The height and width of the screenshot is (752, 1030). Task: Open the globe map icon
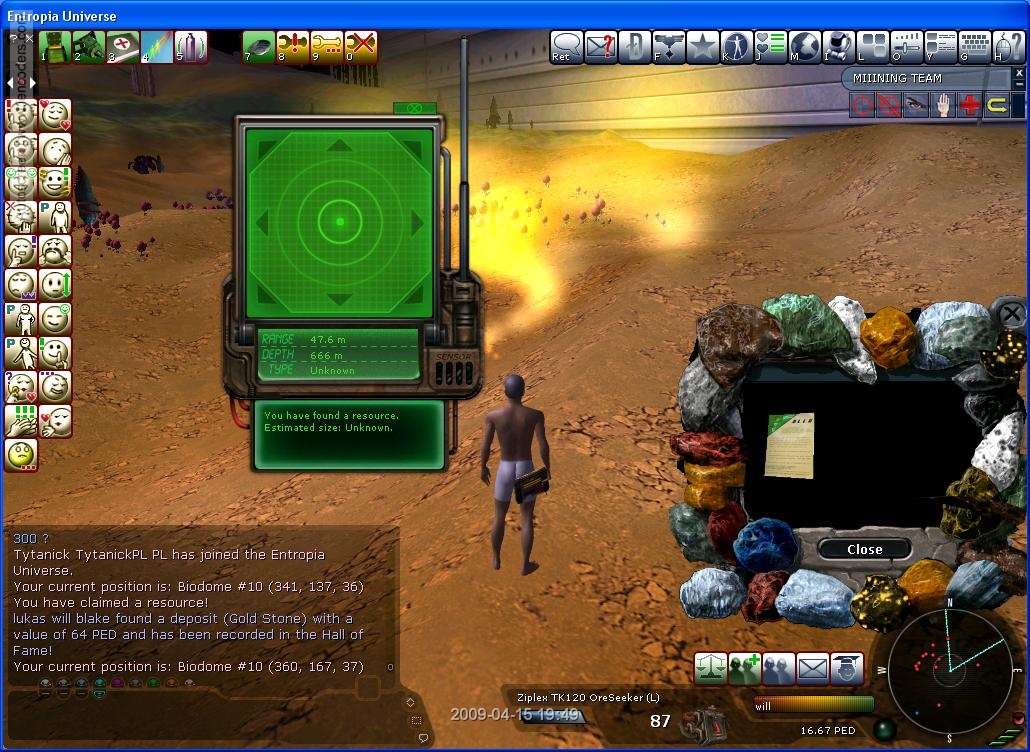(x=804, y=46)
